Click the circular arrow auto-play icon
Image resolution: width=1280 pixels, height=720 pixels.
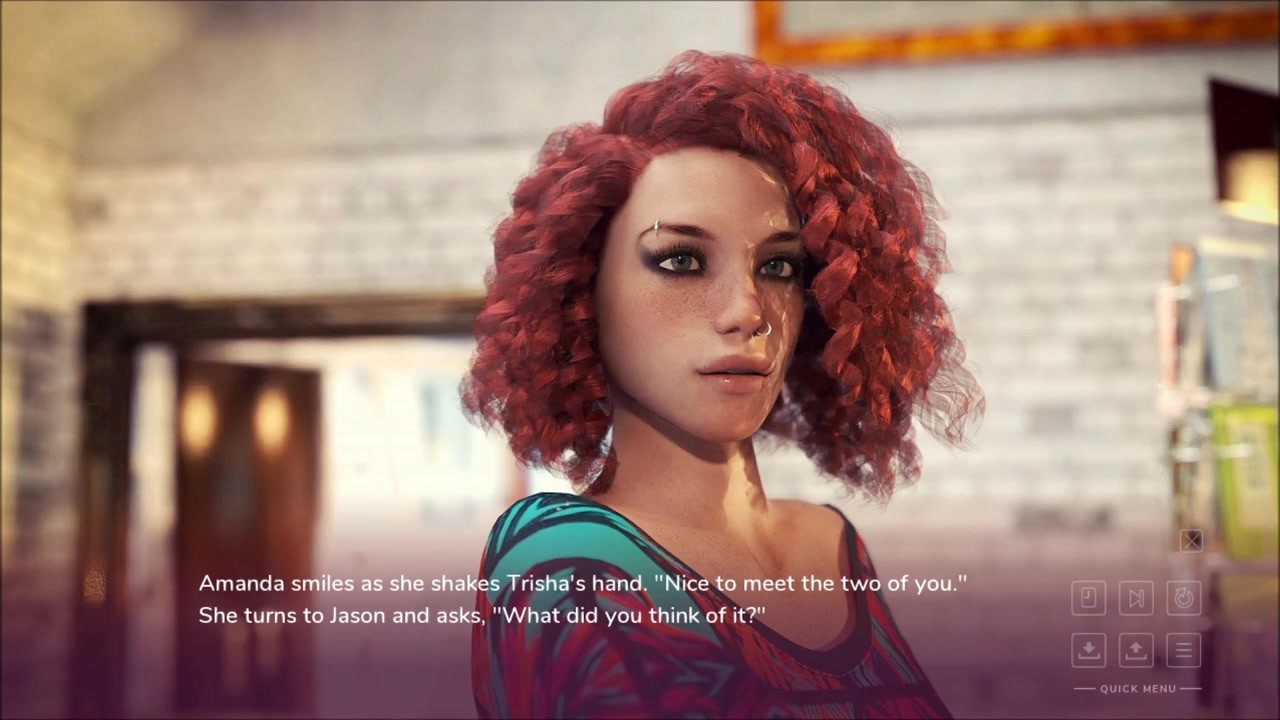click(x=1184, y=598)
